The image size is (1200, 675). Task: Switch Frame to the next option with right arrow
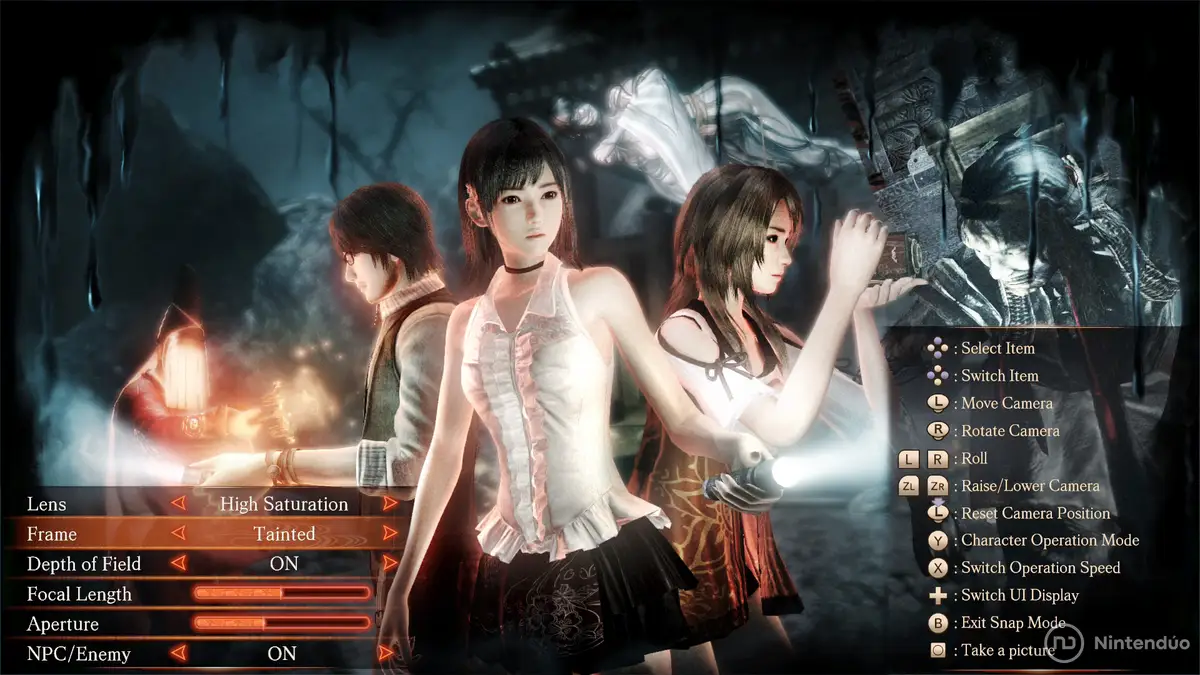(x=390, y=534)
